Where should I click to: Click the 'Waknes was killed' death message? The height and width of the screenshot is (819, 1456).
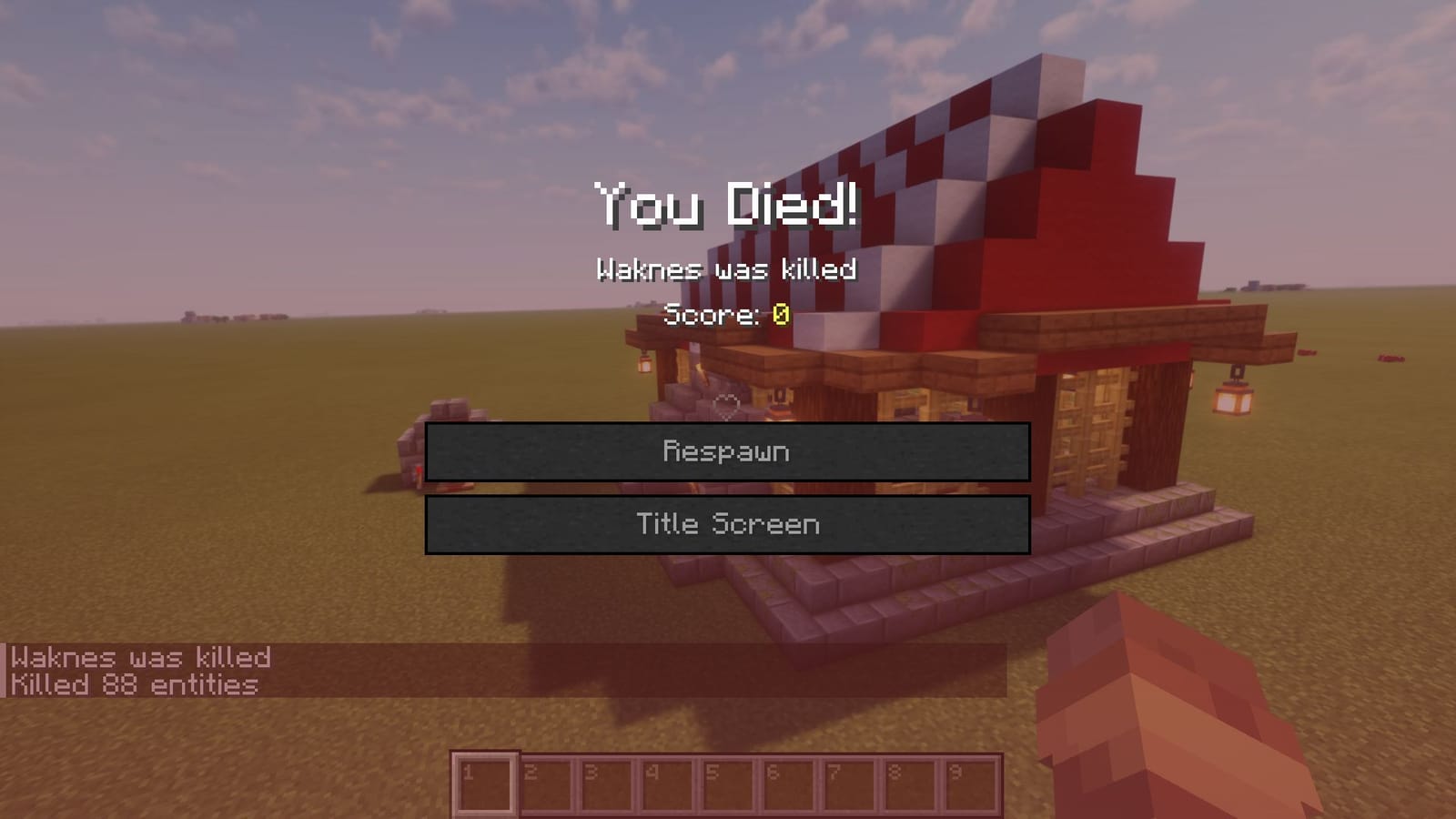pos(726,269)
